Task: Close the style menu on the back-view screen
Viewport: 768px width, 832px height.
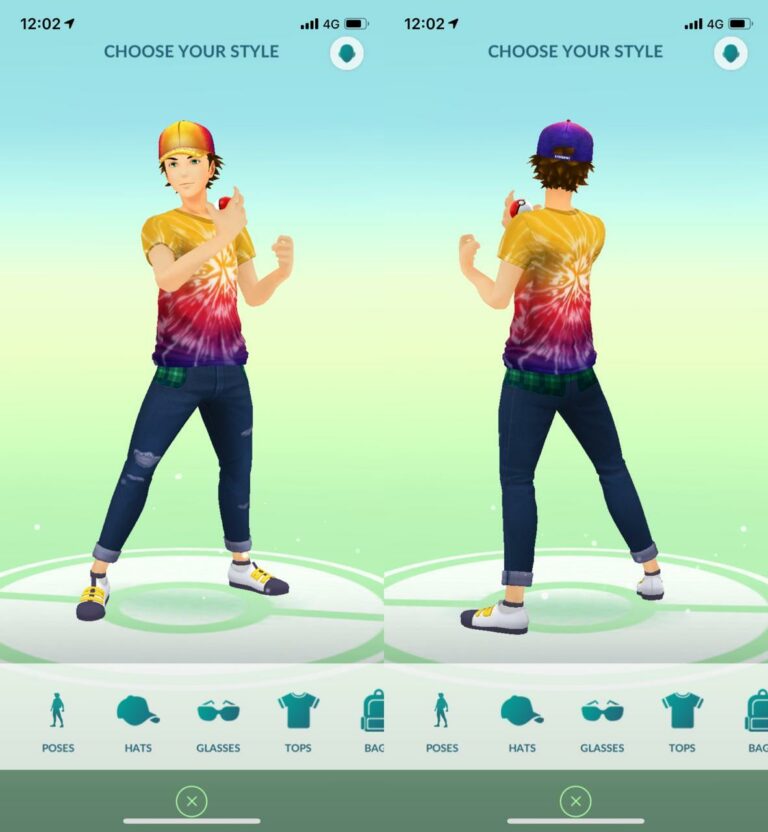Action: click(x=575, y=800)
